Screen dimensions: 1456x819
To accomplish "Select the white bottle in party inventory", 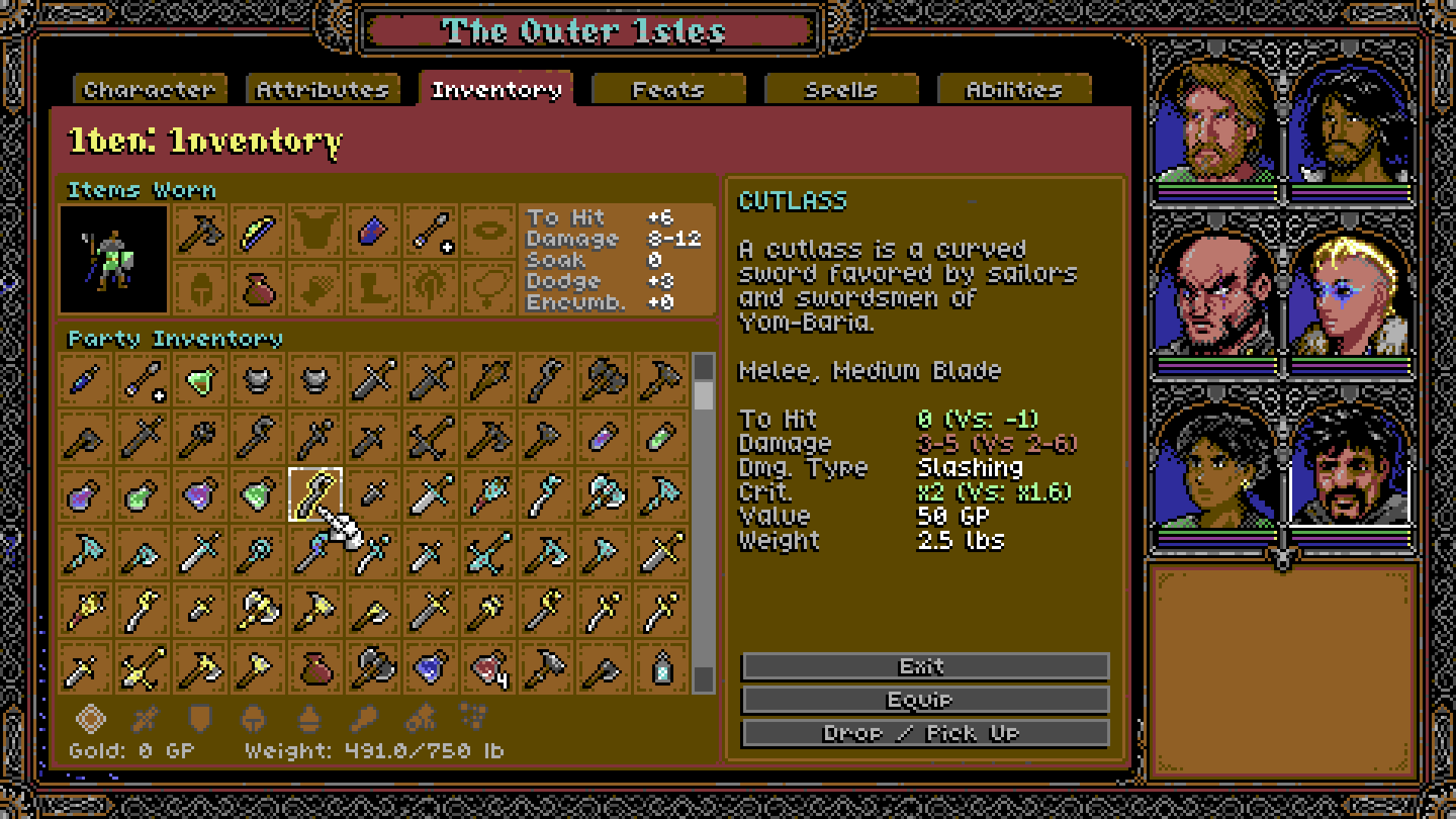I will coord(662,668).
